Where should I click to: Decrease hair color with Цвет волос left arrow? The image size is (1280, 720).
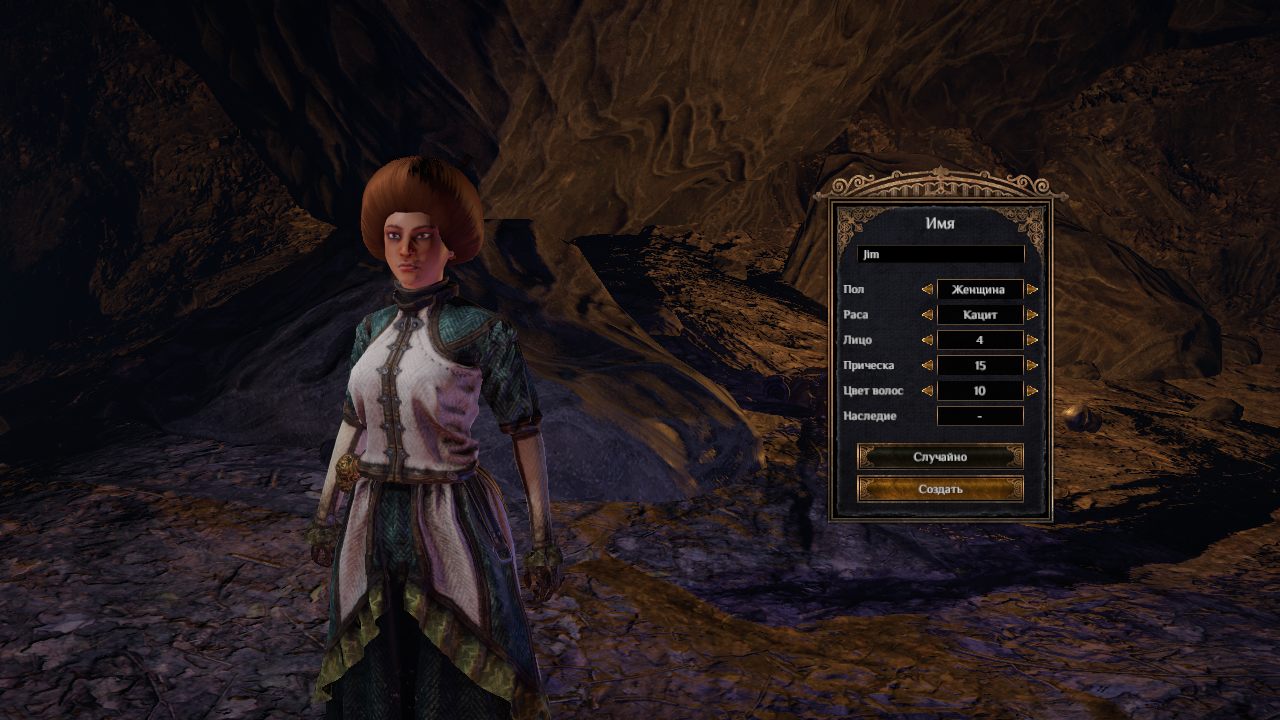tap(927, 391)
